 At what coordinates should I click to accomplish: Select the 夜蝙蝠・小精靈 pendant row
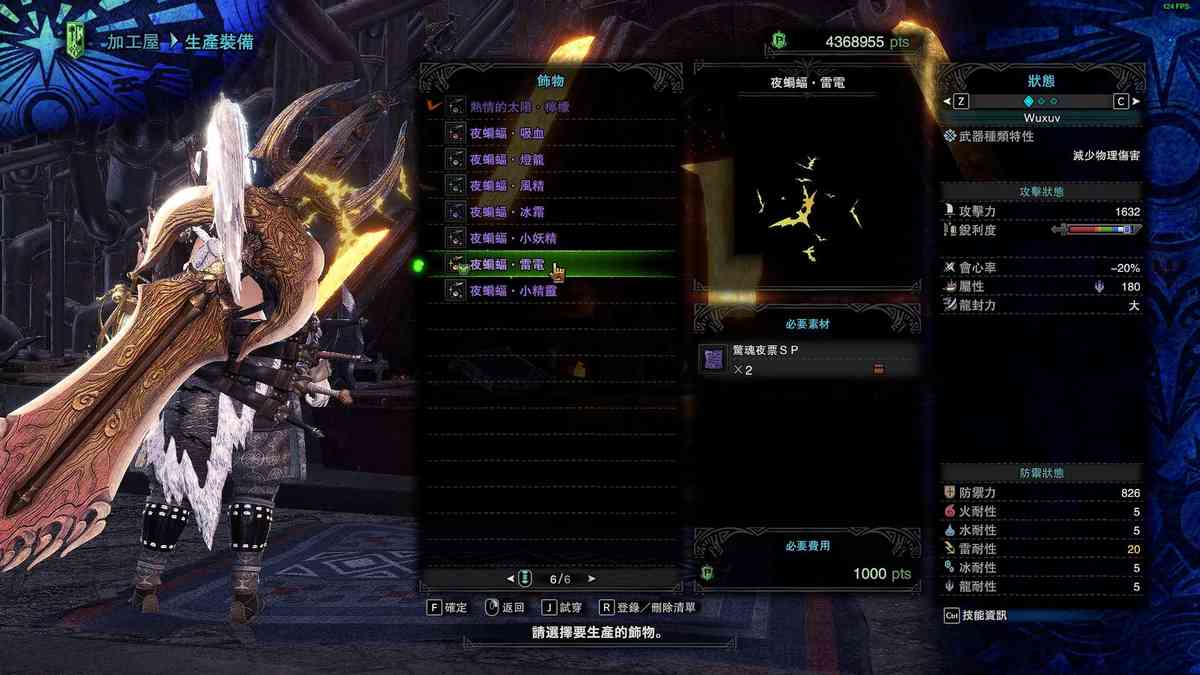click(513, 291)
